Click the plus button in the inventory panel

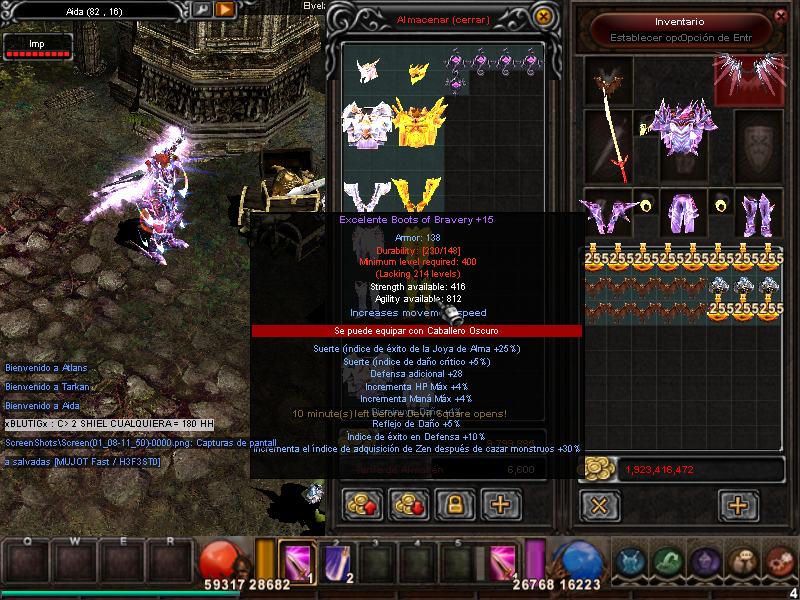coord(739,505)
